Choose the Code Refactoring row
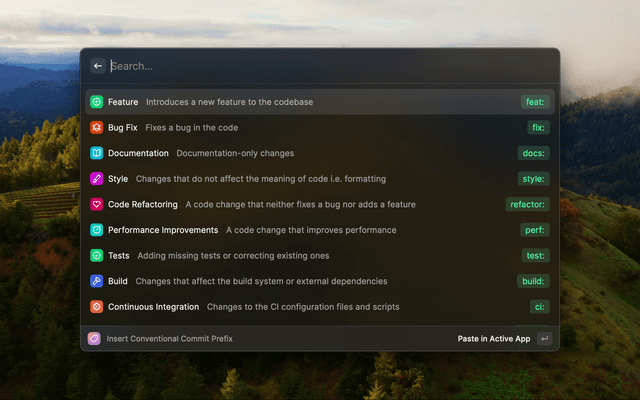640x400 pixels. point(320,204)
